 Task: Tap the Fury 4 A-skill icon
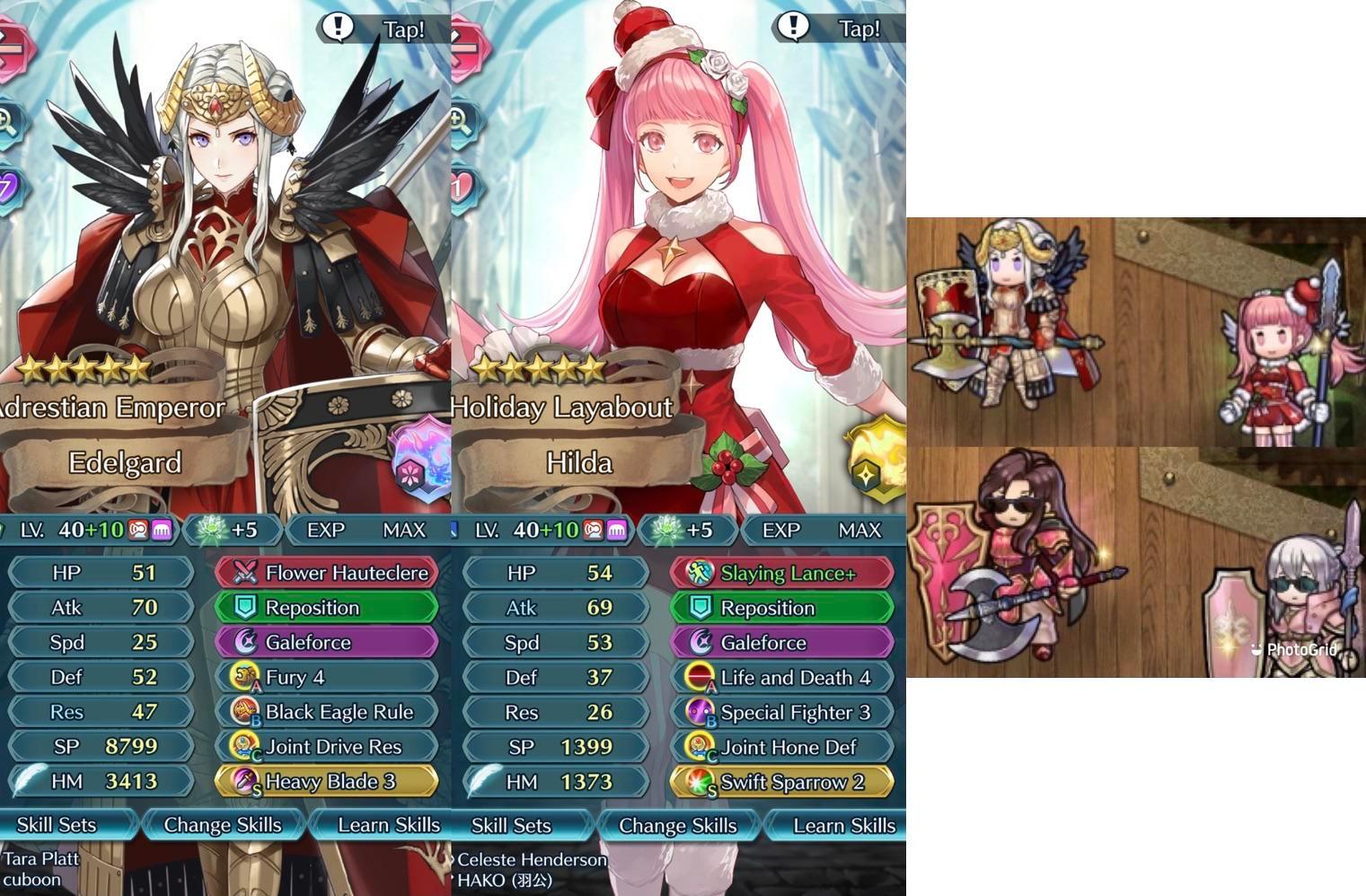tap(326, 677)
